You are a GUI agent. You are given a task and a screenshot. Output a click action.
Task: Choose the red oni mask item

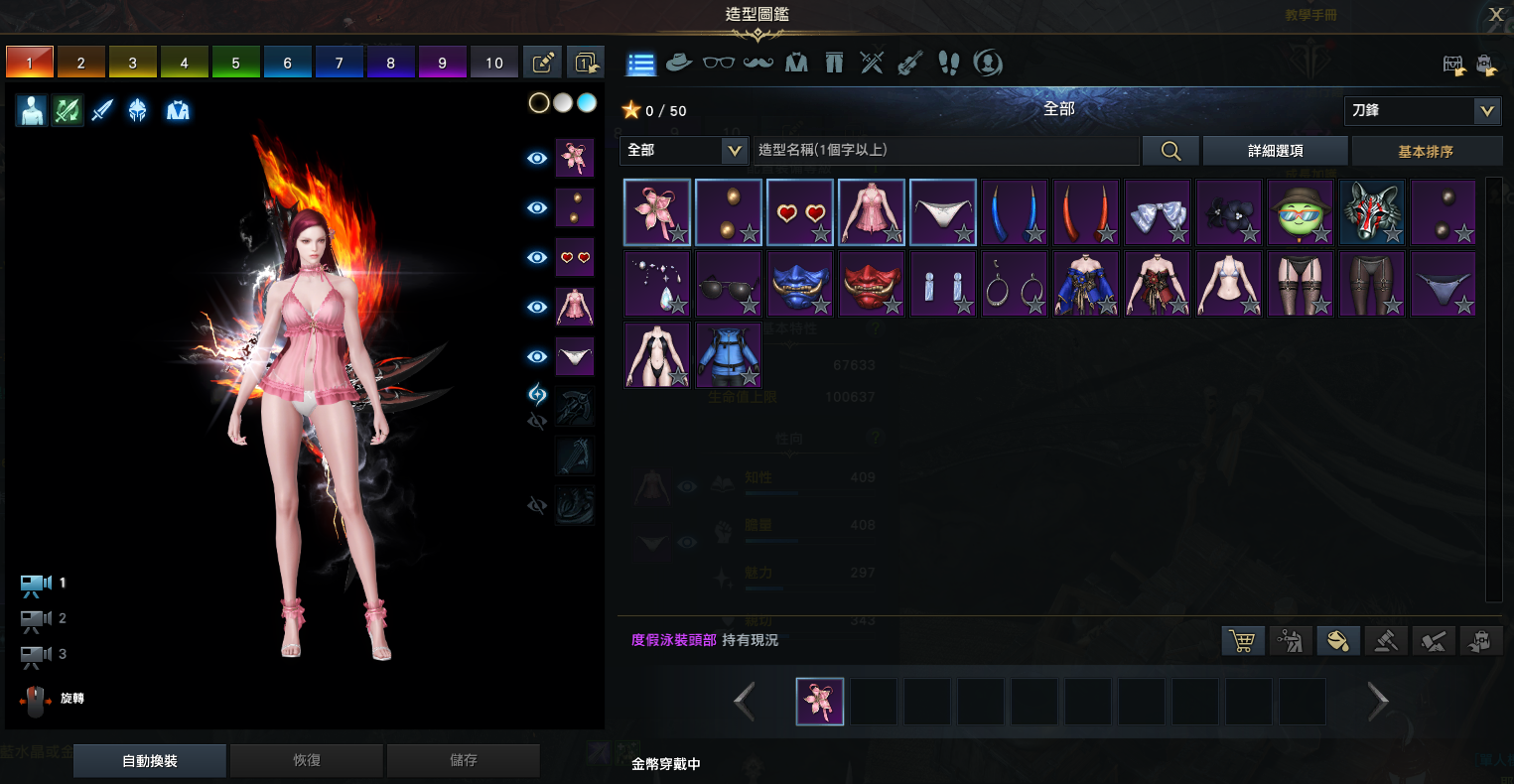tap(872, 284)
